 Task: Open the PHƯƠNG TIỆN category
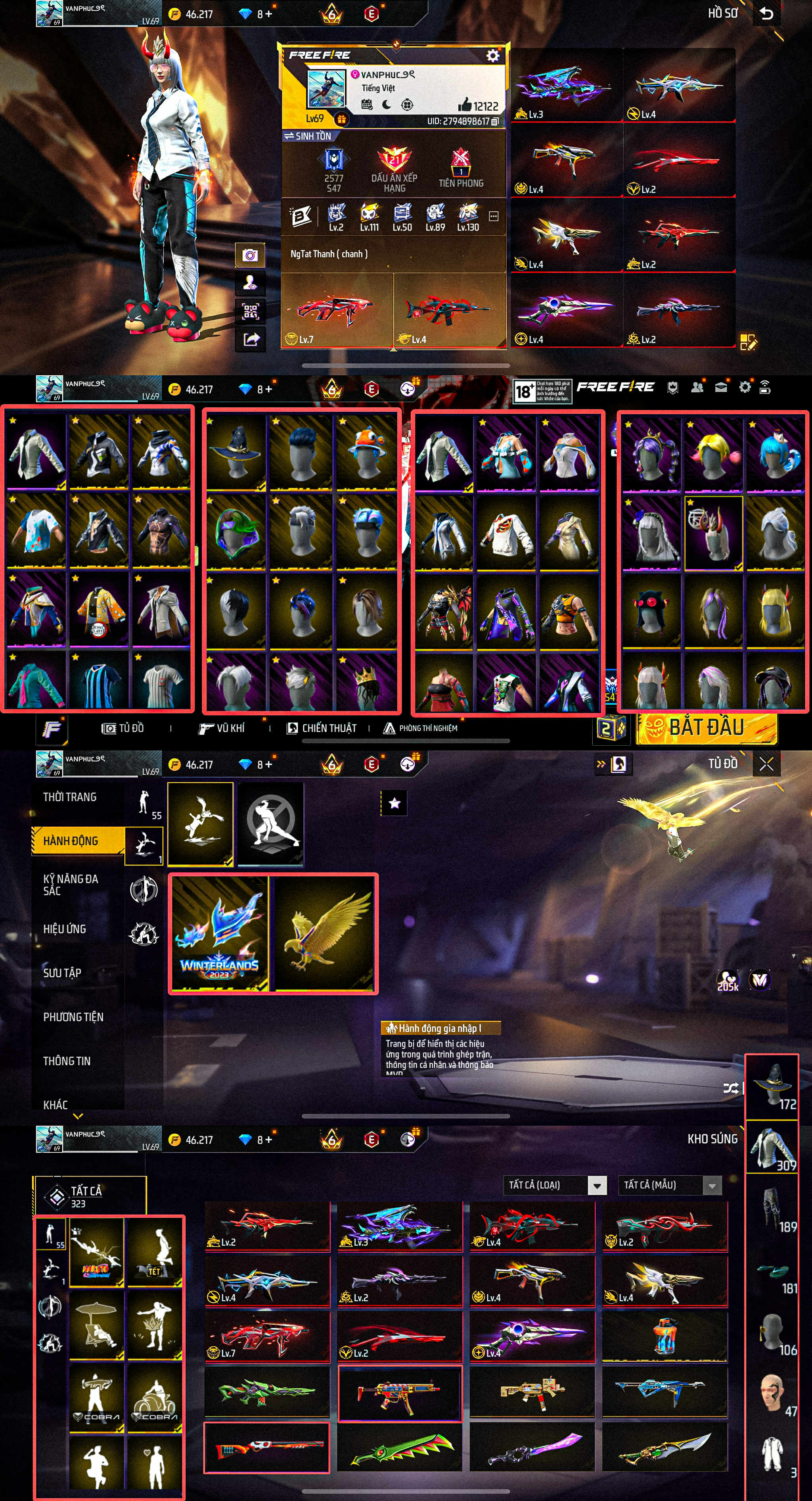[x=73, y=1017]
